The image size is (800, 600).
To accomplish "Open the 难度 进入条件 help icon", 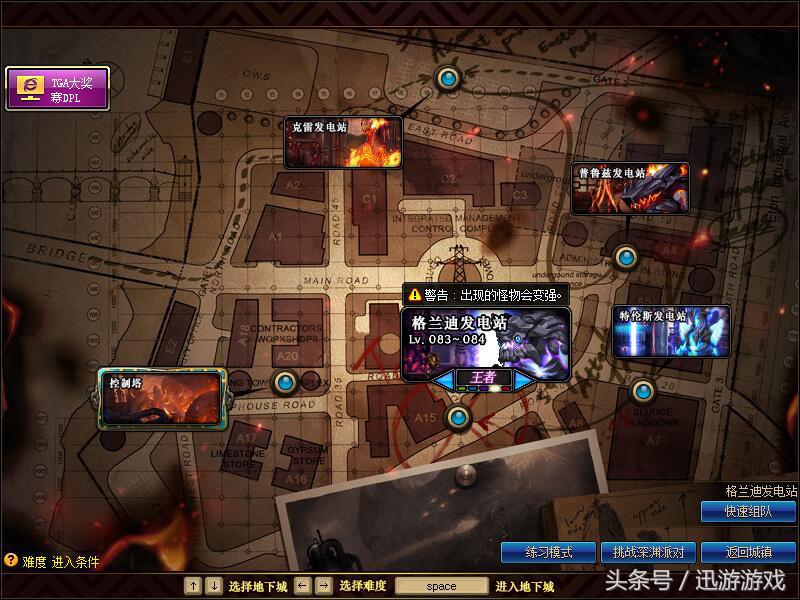I will coord(11,561).
